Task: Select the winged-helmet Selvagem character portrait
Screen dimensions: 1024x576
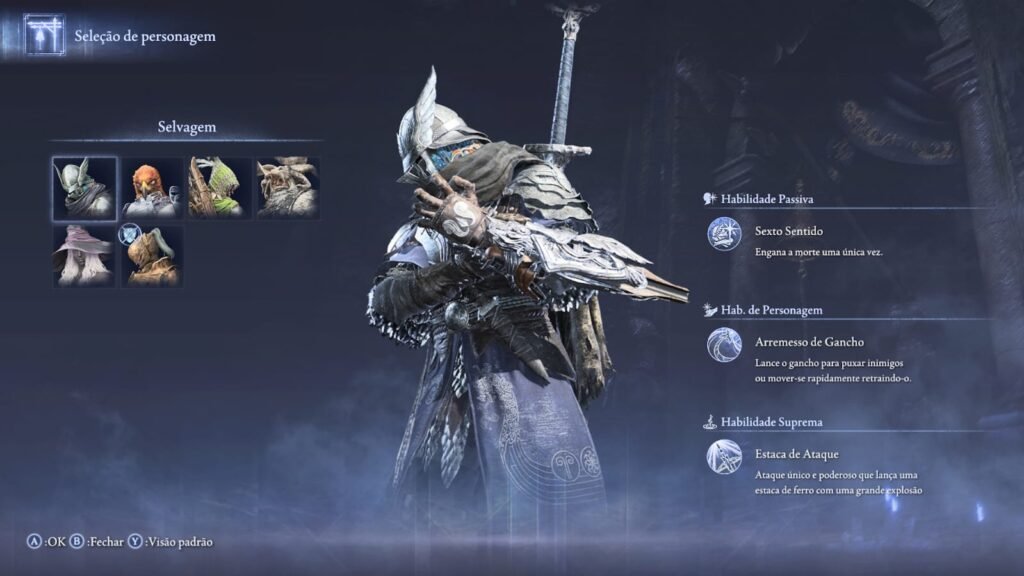Action: [x=84, y=187]
